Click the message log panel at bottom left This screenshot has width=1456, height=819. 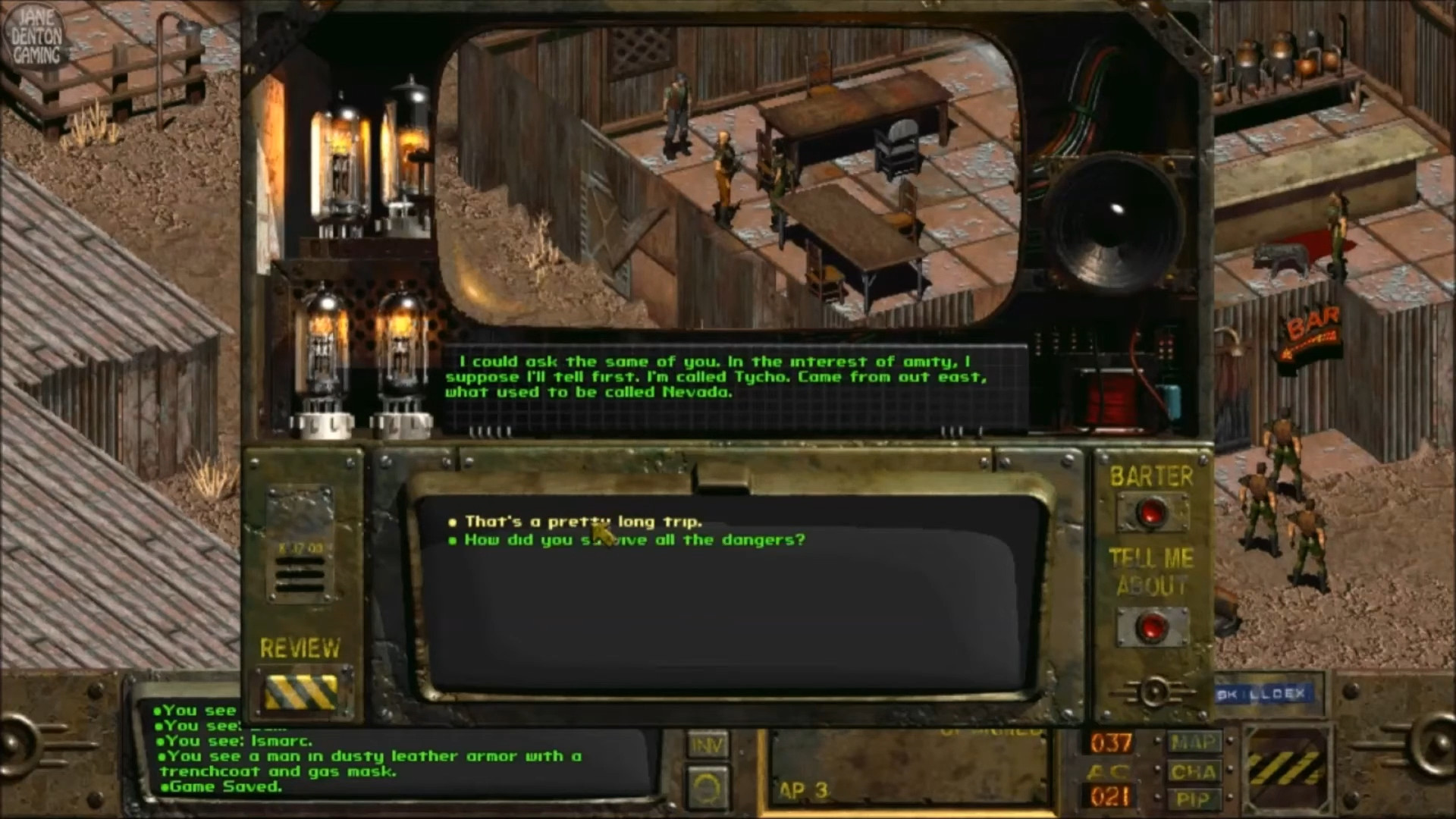tap(379, 751)
